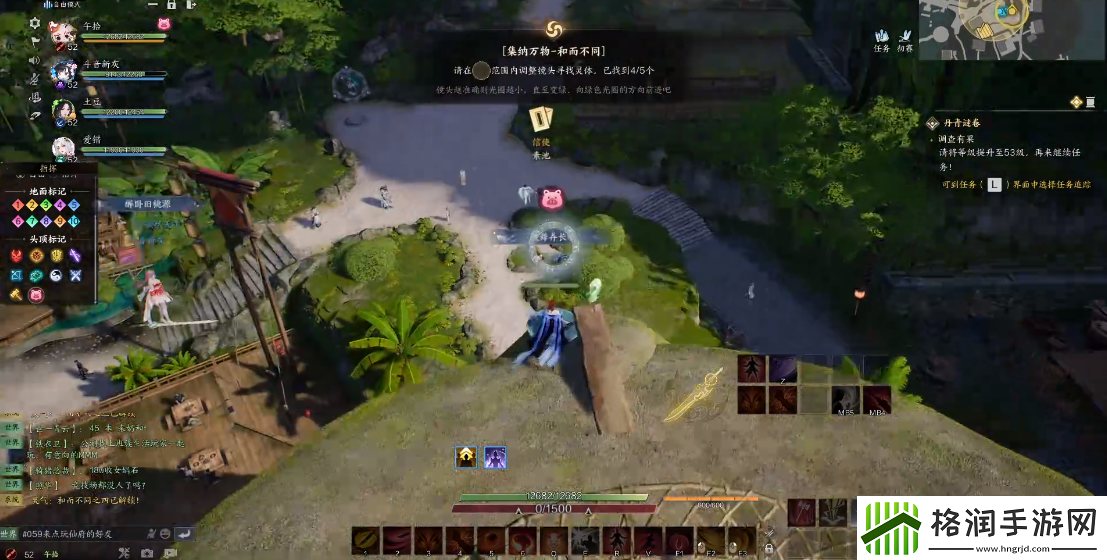
Task: Place ground marker number 1
Action: (x=17, y=205)
